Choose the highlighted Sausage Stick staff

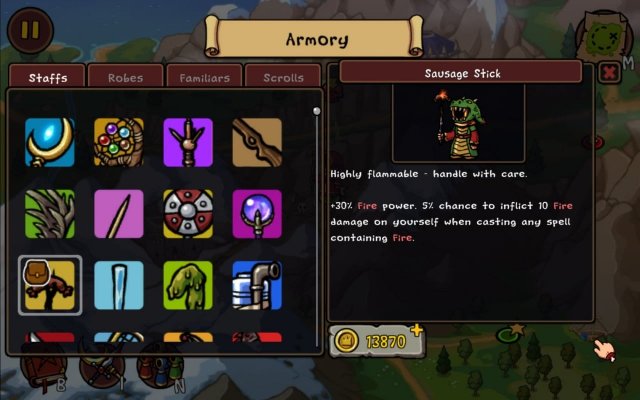[50, 285]
